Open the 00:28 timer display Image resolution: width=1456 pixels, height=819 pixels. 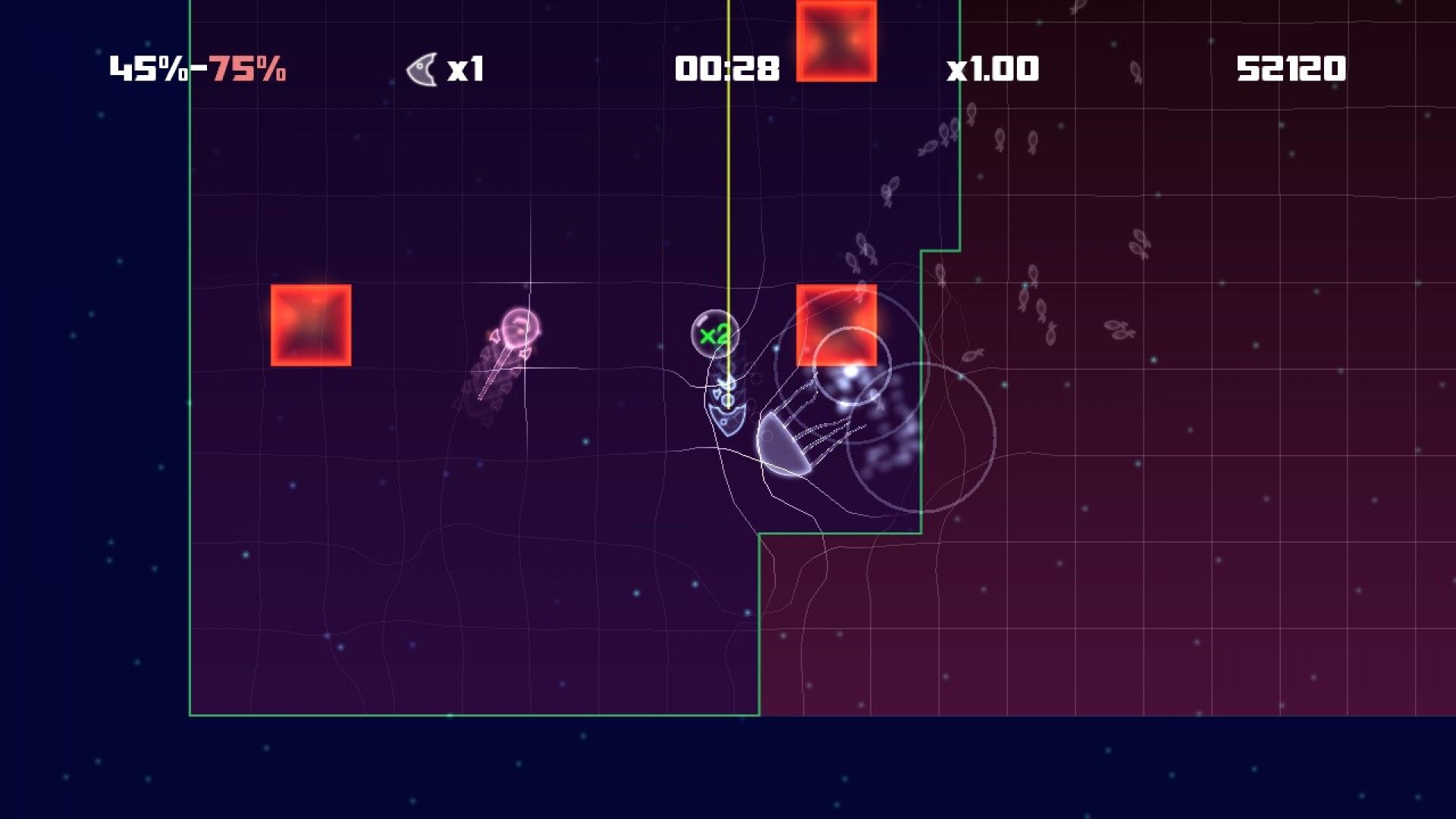tap(726, 68)
